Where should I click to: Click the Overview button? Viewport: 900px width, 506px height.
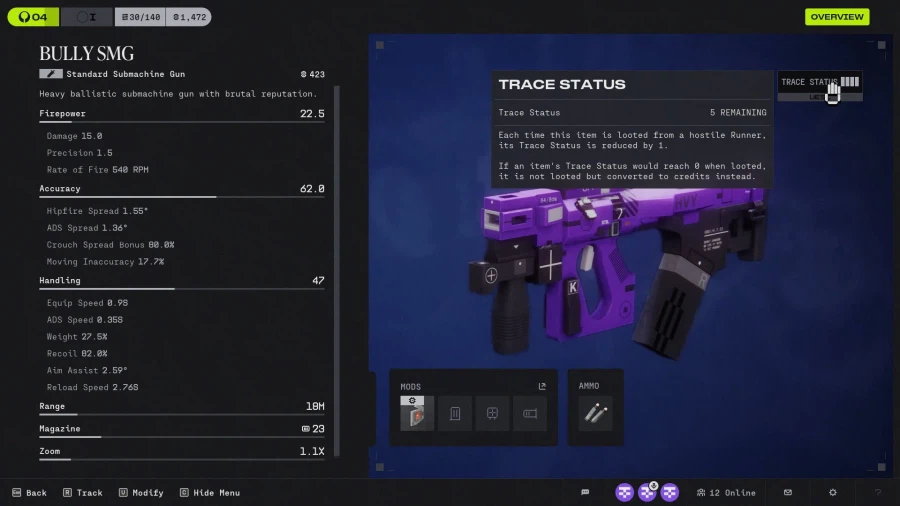[837, 17]
